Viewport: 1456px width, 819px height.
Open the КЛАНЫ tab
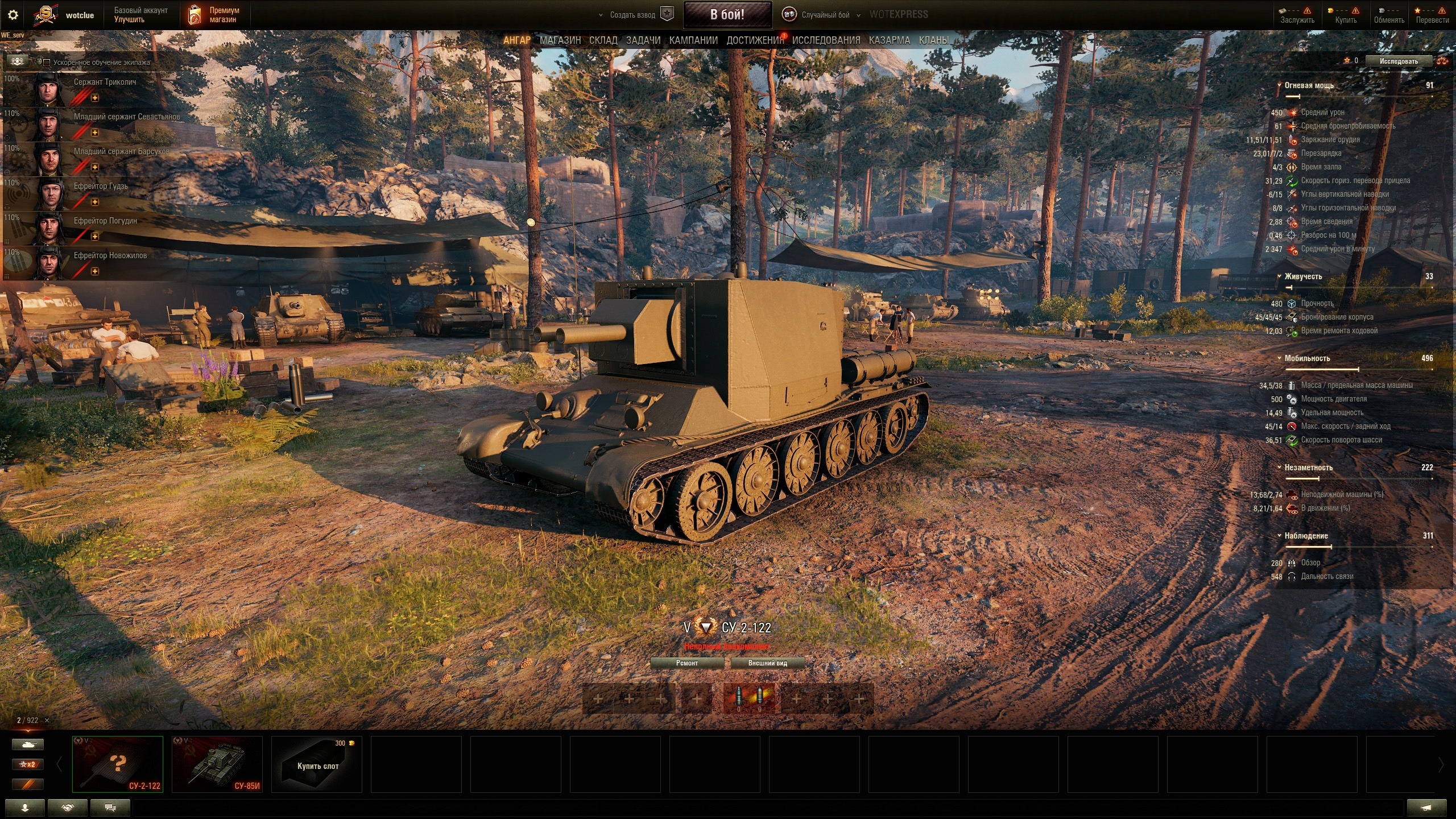(933, 40)
